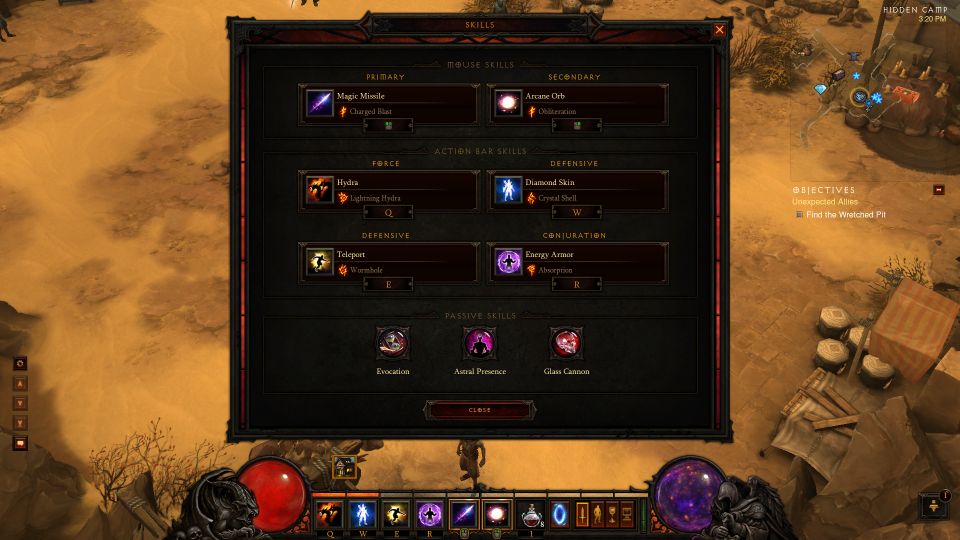Collapse the Objectives tracker with the red button
The width and height of the screenshot is (960, 540).
(939, 190)
